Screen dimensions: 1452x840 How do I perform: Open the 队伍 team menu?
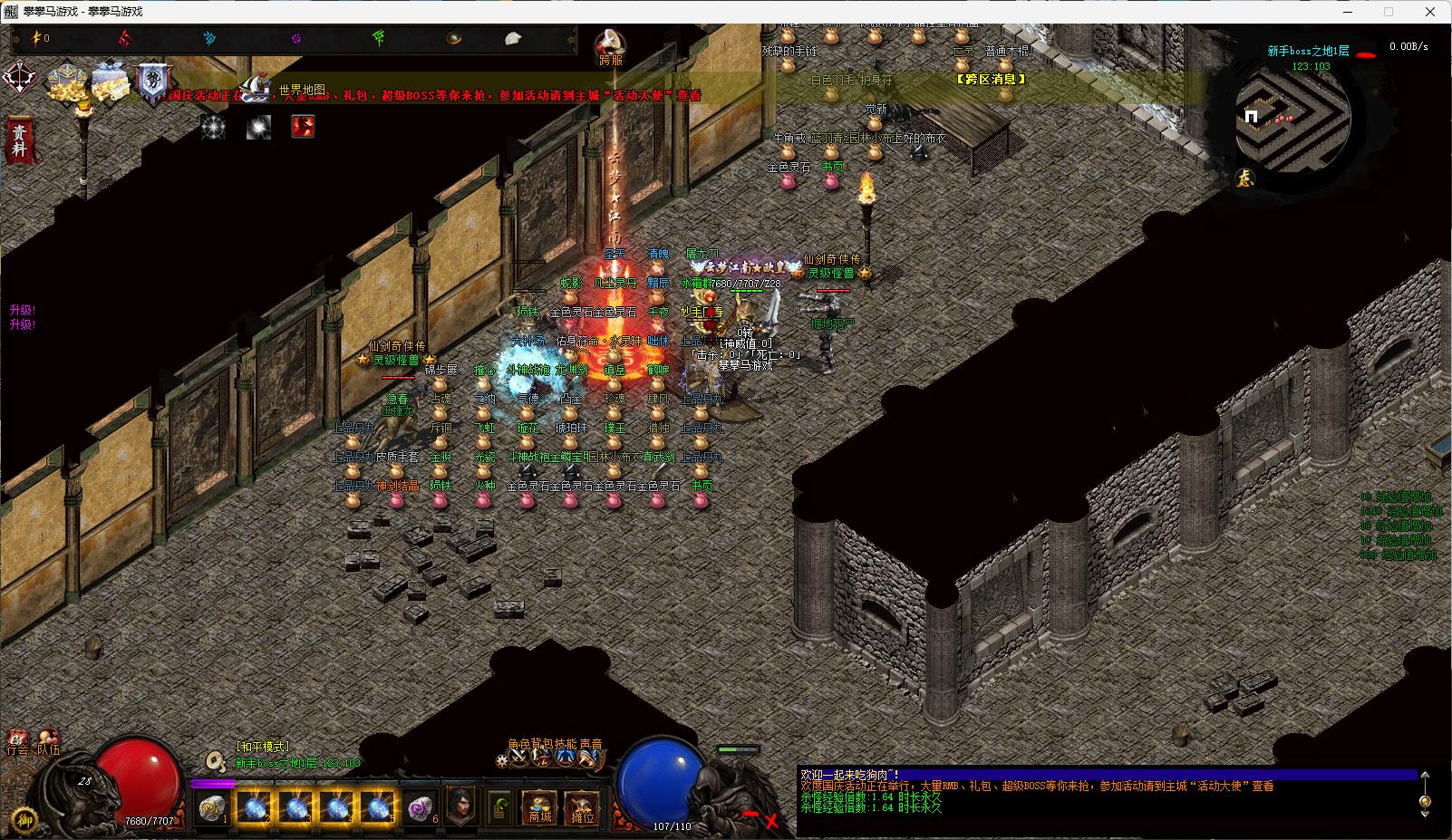(47, 743)
